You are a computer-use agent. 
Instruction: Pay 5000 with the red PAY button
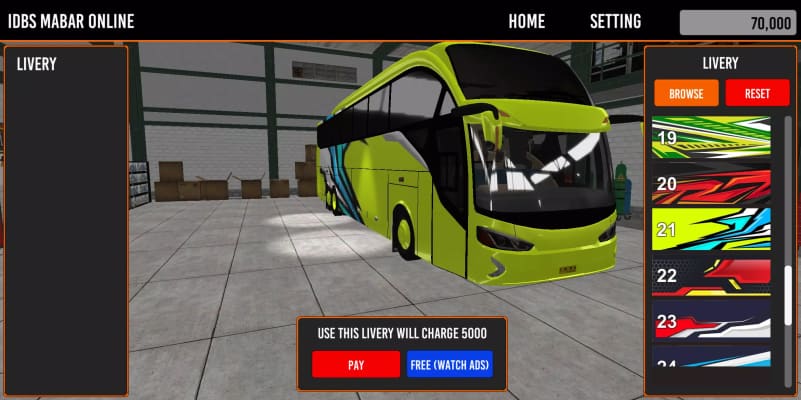[356, 365]
